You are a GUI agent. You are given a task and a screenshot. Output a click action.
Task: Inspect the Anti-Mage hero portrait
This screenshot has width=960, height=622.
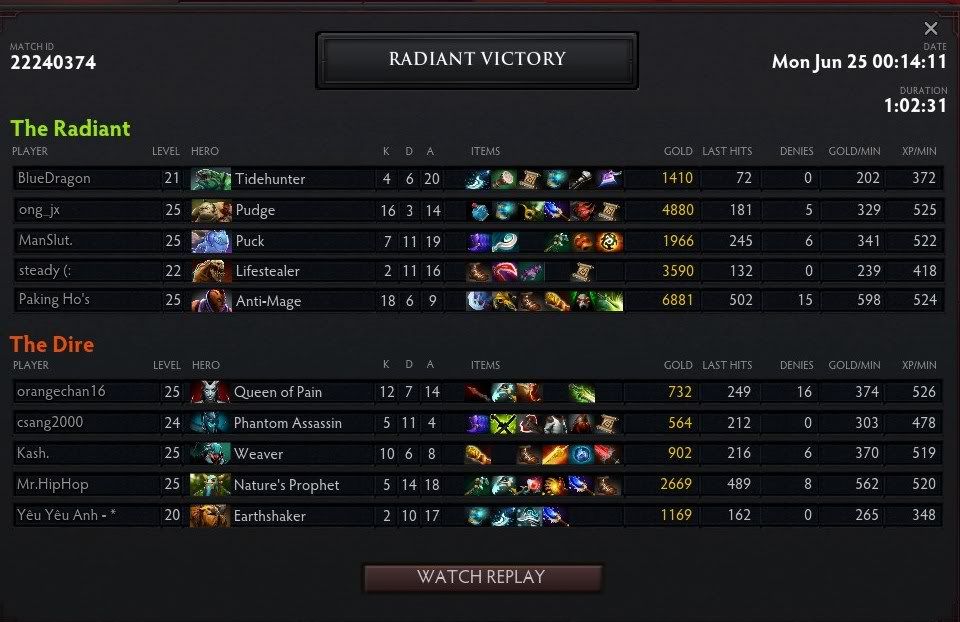click(210, 301)
